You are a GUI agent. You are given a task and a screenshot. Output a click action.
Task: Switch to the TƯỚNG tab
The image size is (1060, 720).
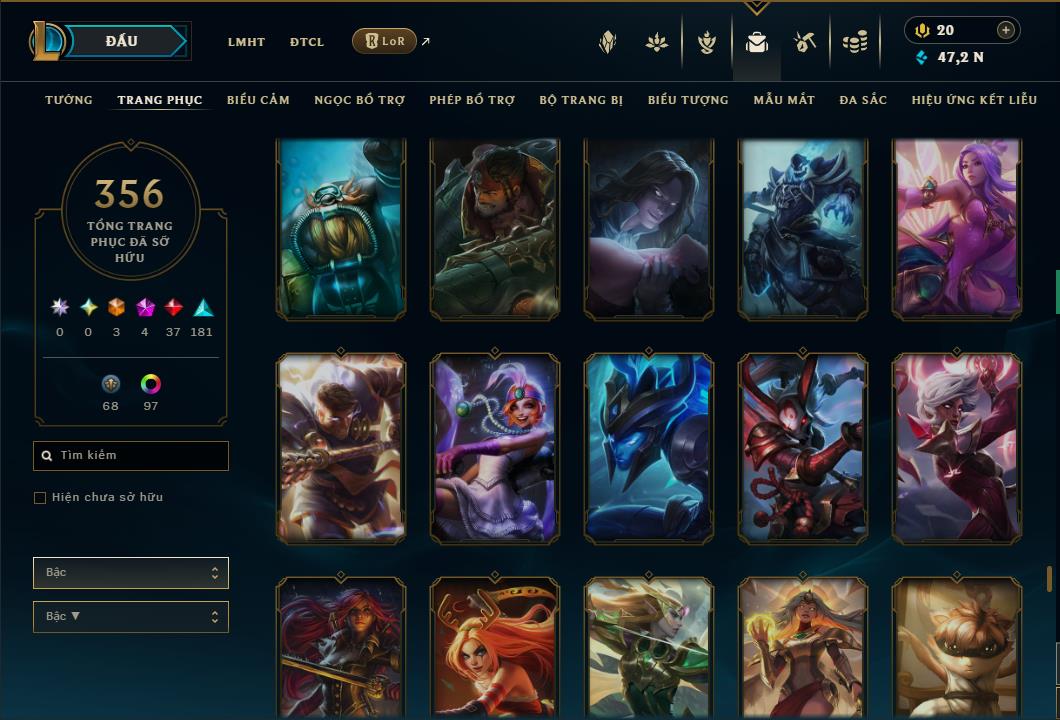pos(69,100)
